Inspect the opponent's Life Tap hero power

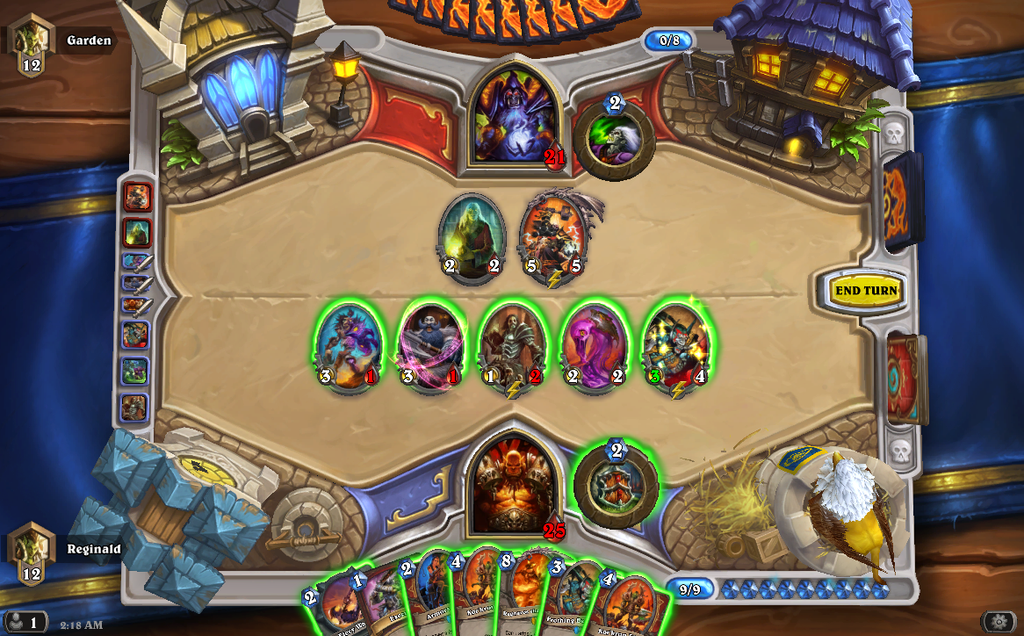614,139
